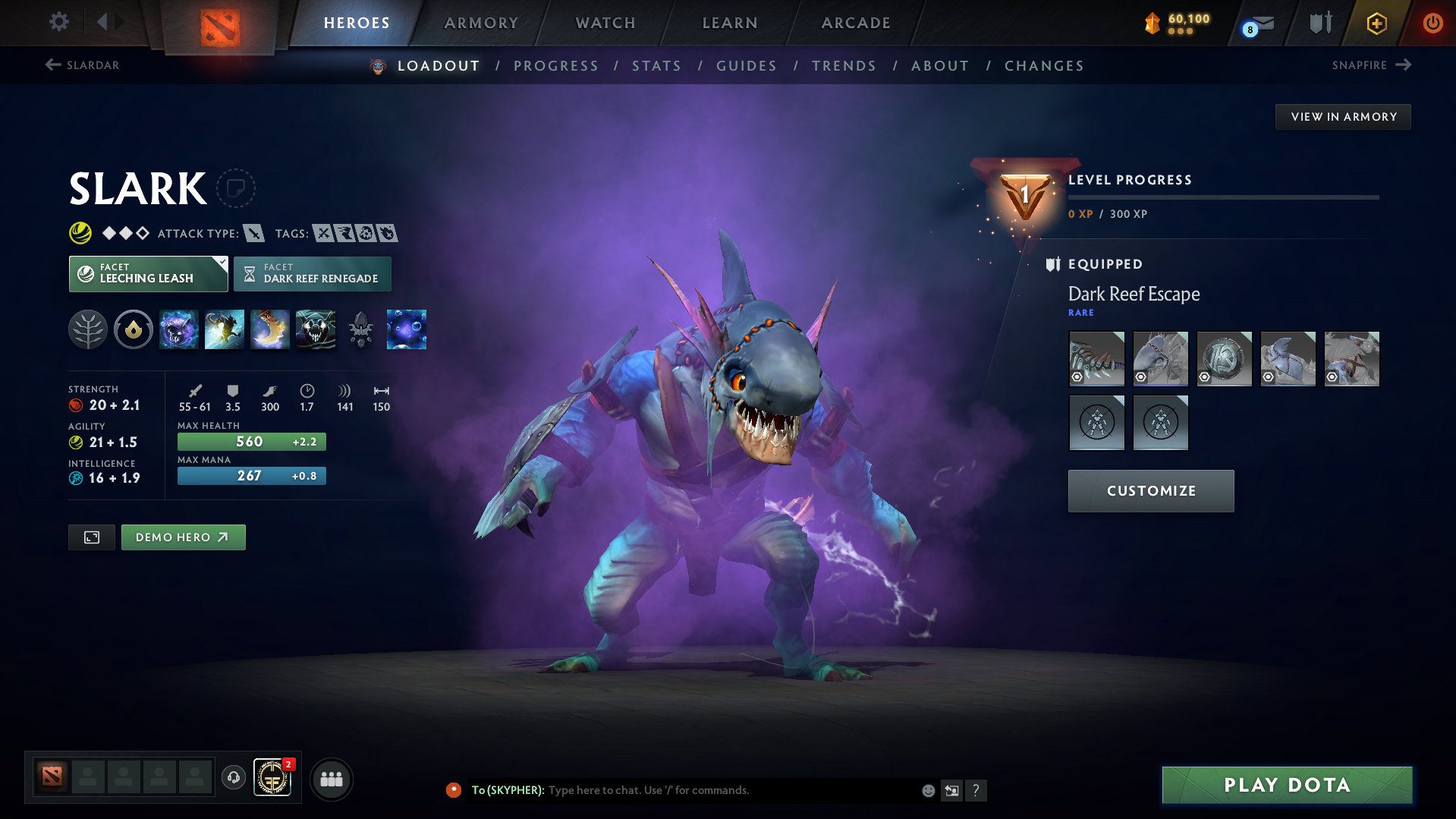Open the hero model fullscreen preview icon
Screen dimensions: 1456x819
coord(91,537)
